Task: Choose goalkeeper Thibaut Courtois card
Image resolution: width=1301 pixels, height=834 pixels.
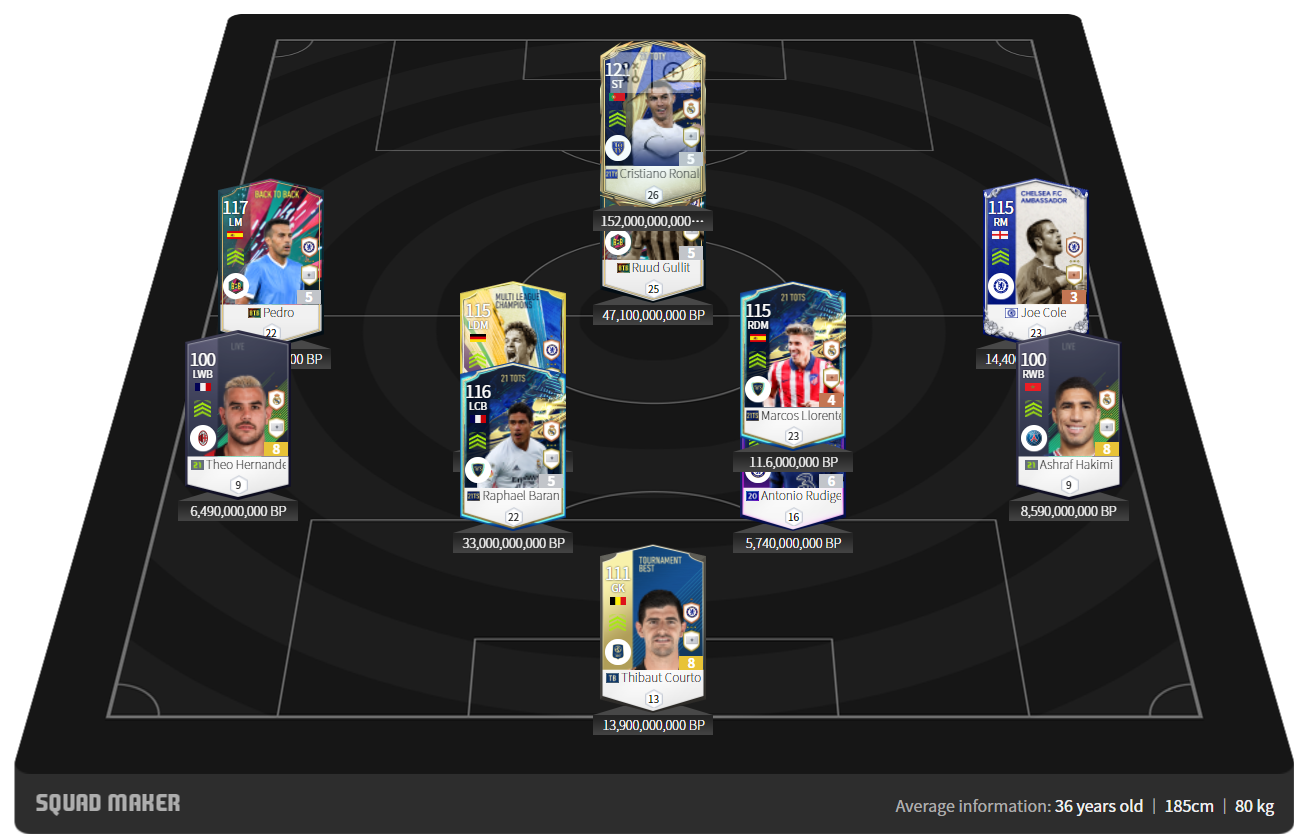Action: tap(652, 620)
